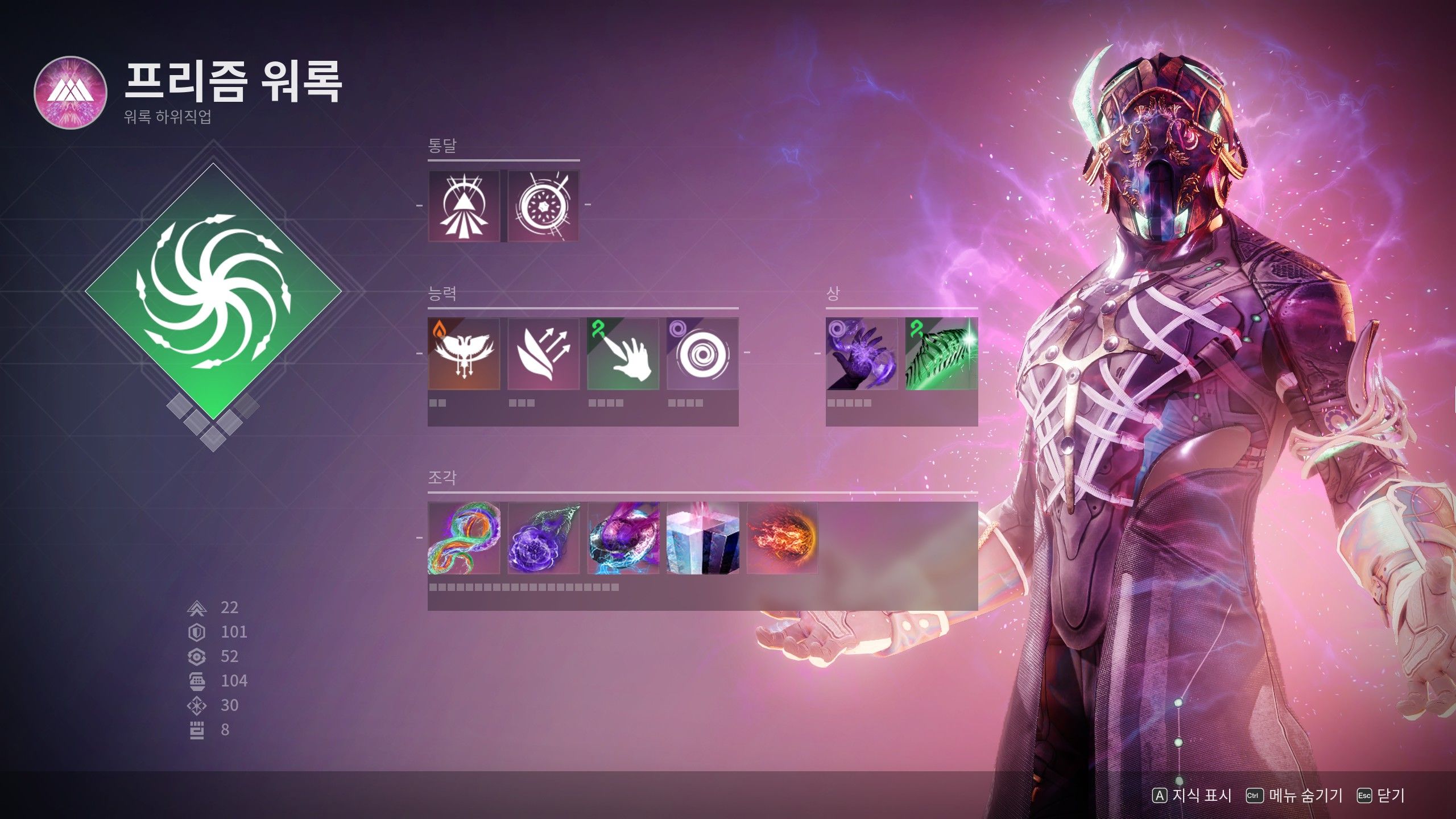Select the green feather strand aspect
Image resolution: width=1456 pixels, height=819 pixels.
pos(941,354)
